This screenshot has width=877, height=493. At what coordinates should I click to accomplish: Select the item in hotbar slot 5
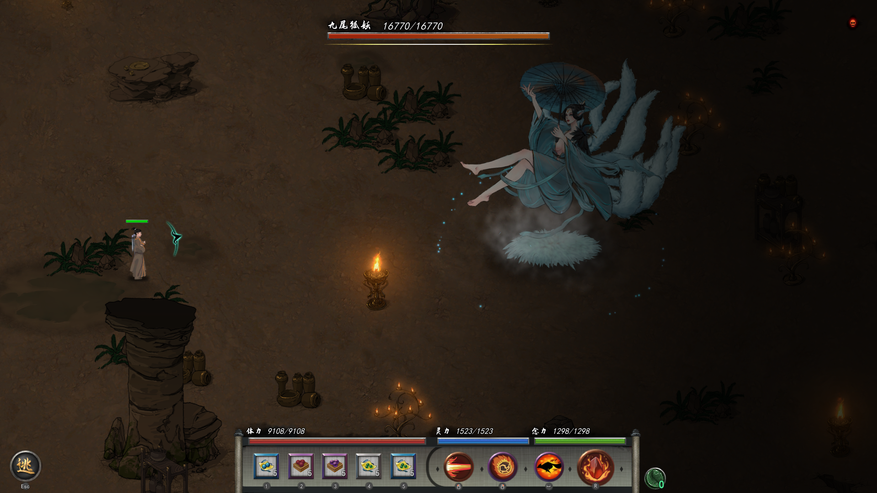(x=403, y=466)
